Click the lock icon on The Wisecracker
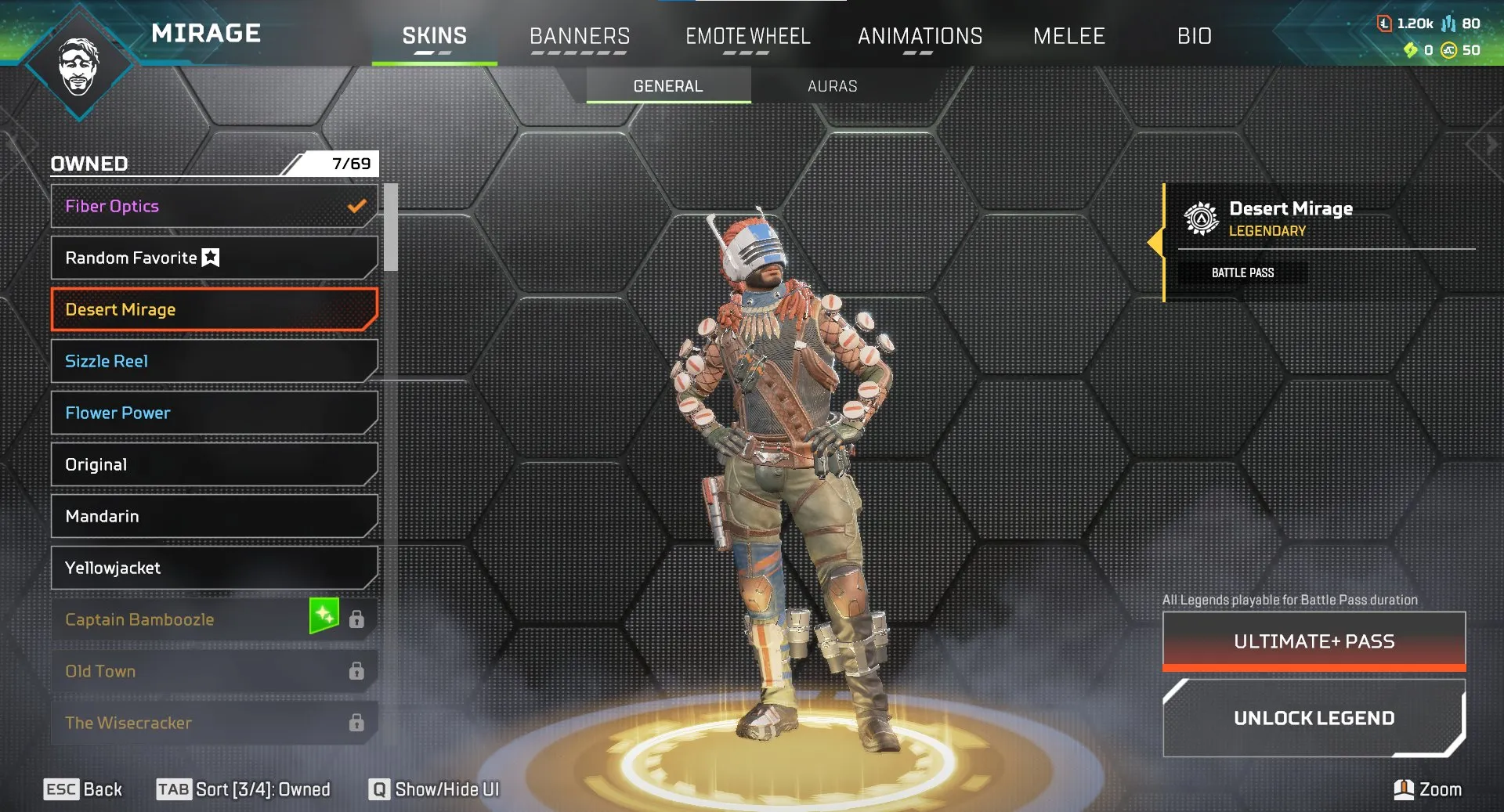This screenshot has height=812, width=1504. click(357, 723)
